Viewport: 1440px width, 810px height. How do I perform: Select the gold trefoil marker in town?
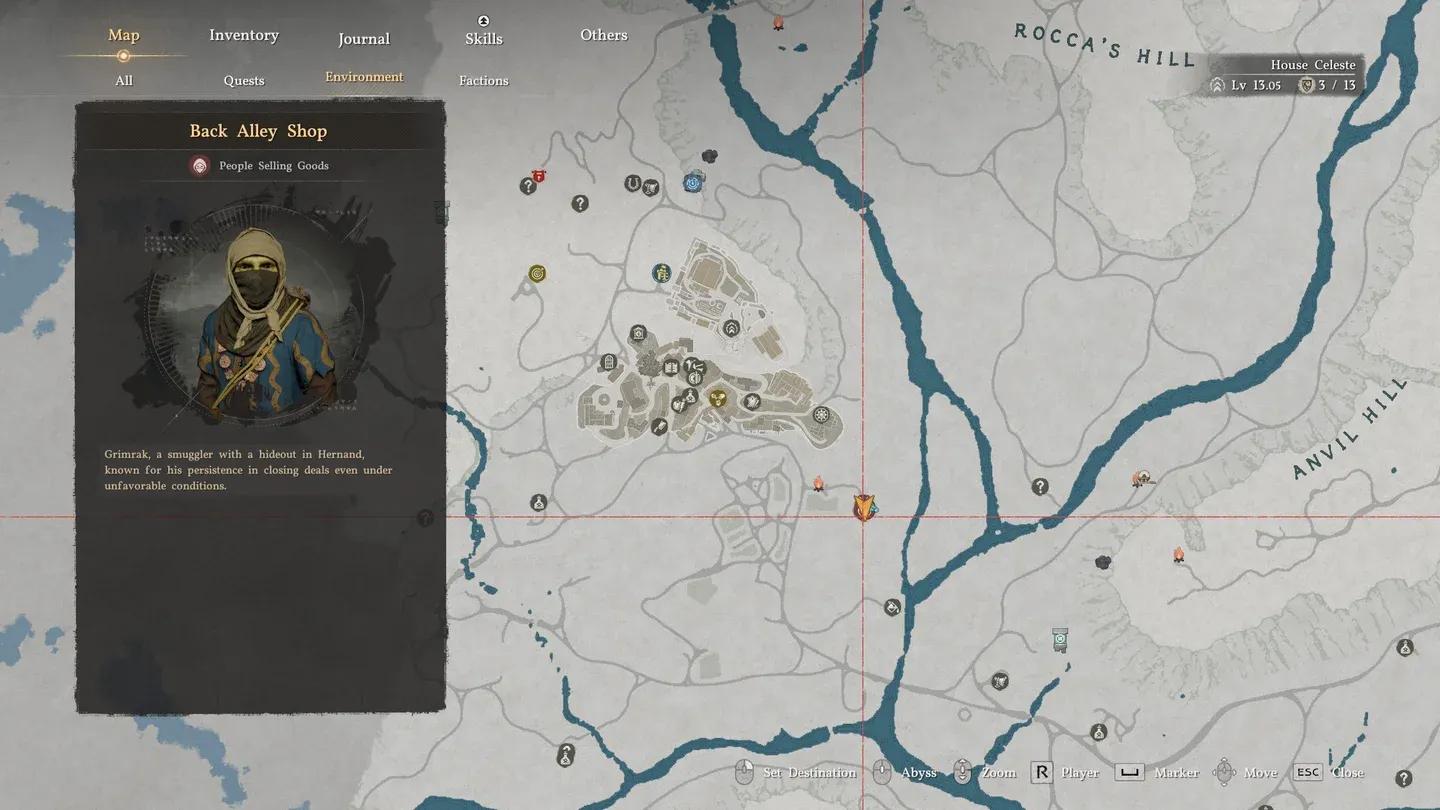717,399
